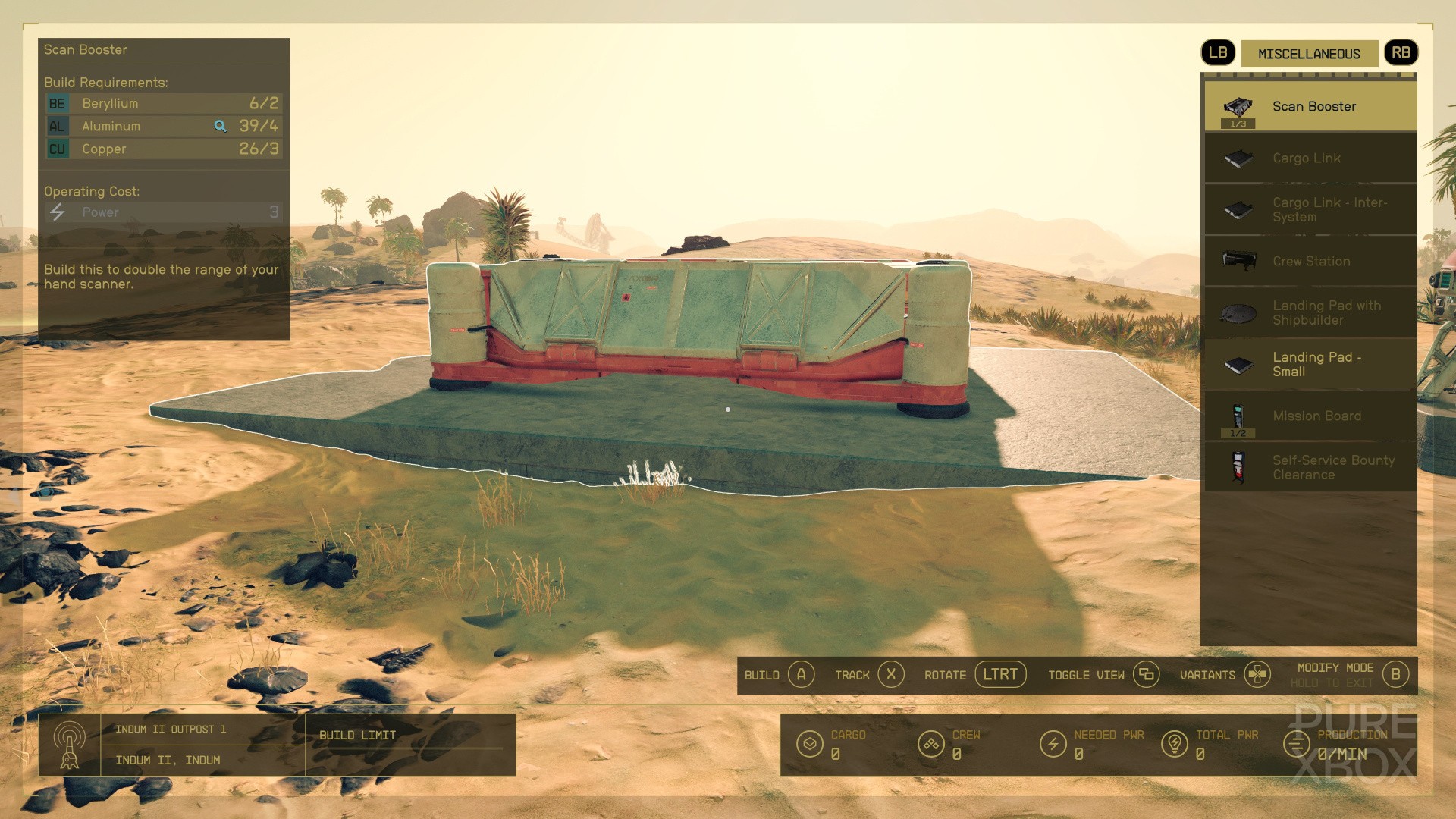Select the Miscellaneous category tab
This screenshot has height=819, width=1456.
pyautogui.click(x=1310, y=53)
